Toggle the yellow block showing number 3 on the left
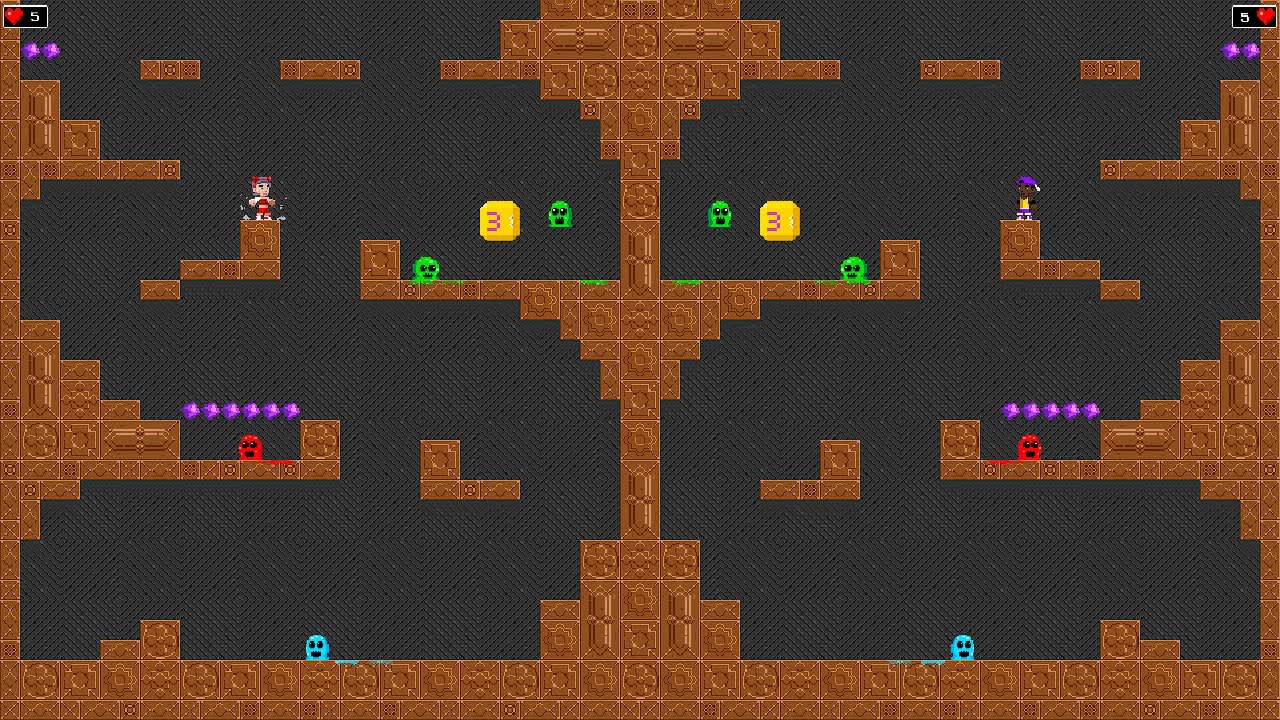 (498, 221)
